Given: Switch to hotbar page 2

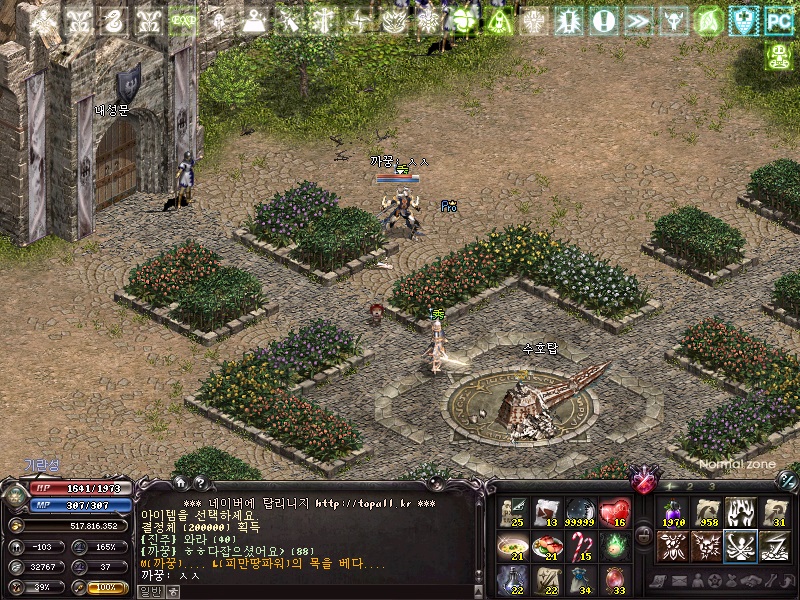Looking at the screenshot, I should click(691, 486).
